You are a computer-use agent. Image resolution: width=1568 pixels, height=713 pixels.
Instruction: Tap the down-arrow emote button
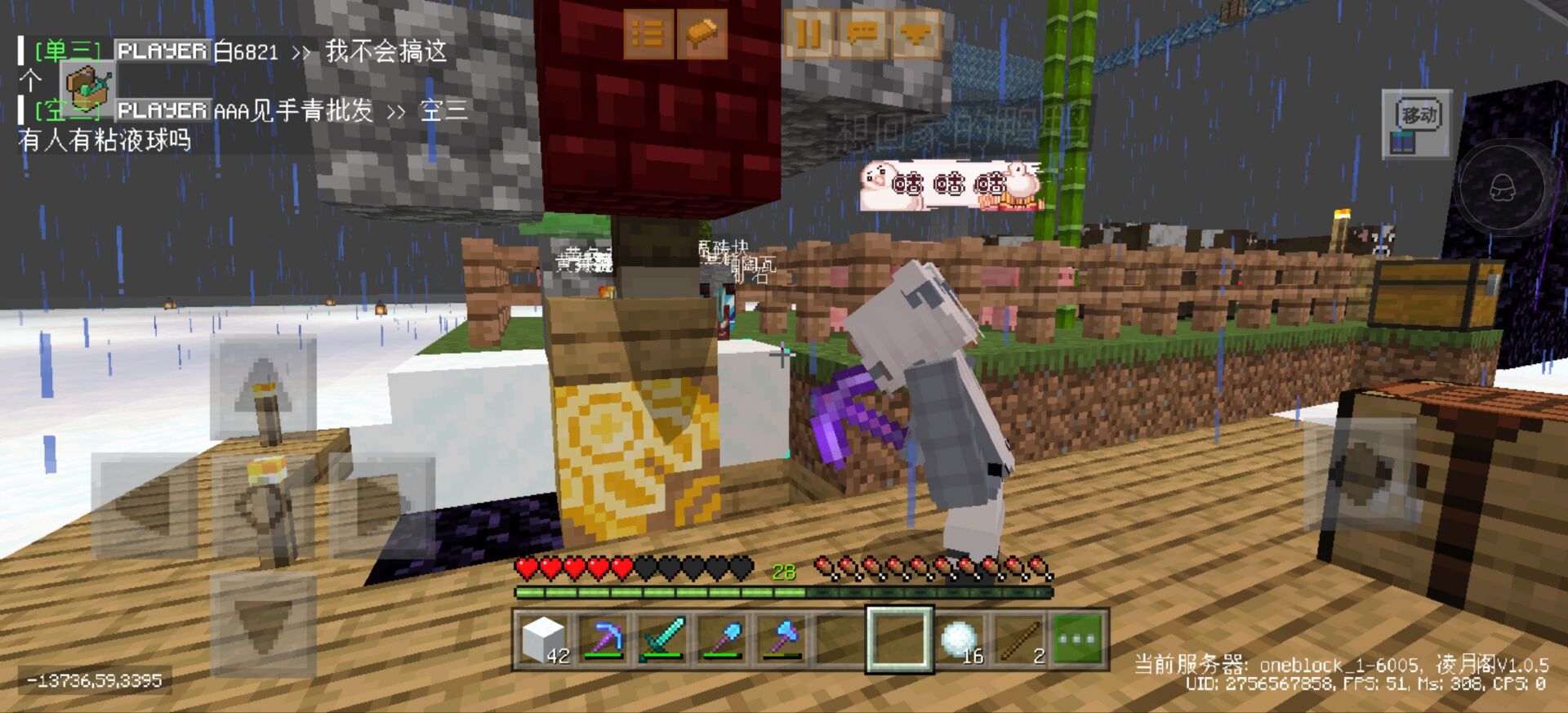(x=915, y=34)
